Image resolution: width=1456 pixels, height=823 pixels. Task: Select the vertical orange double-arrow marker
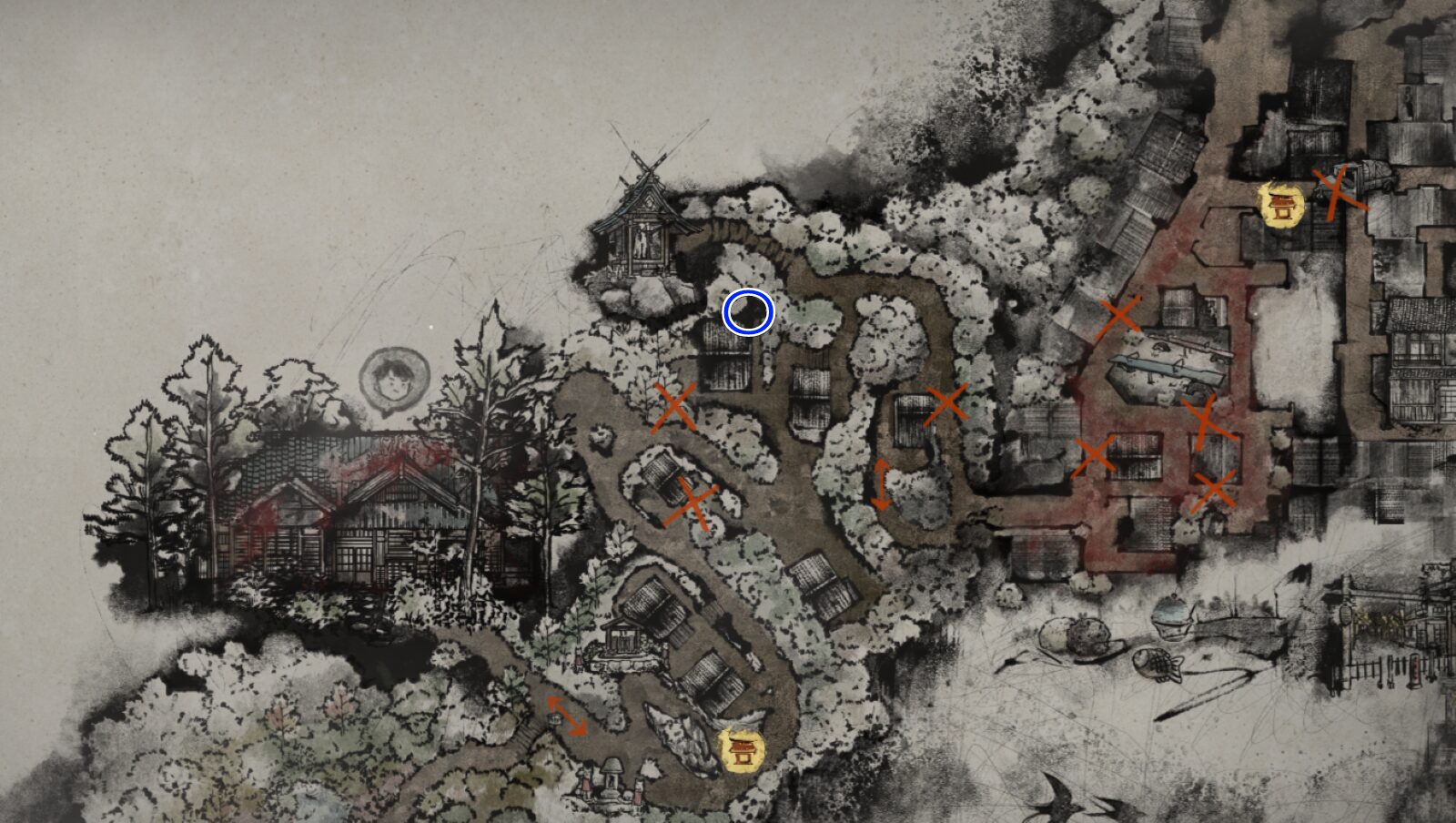click(881, 484)
